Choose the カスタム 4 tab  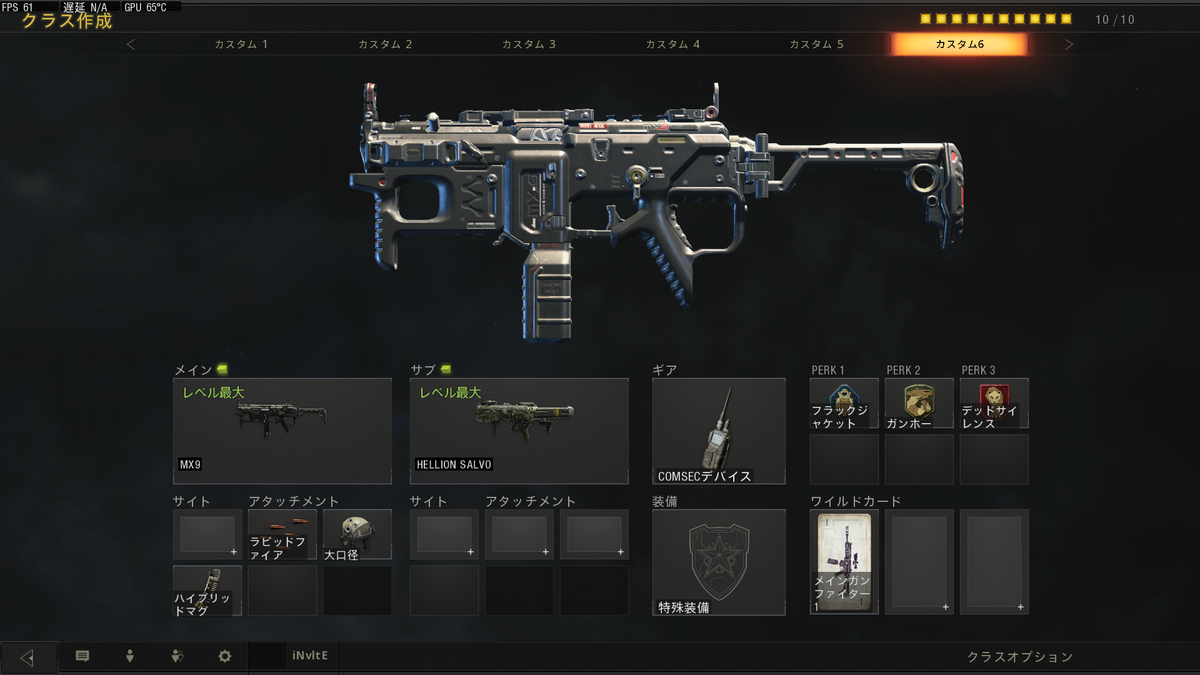point(673,44)
